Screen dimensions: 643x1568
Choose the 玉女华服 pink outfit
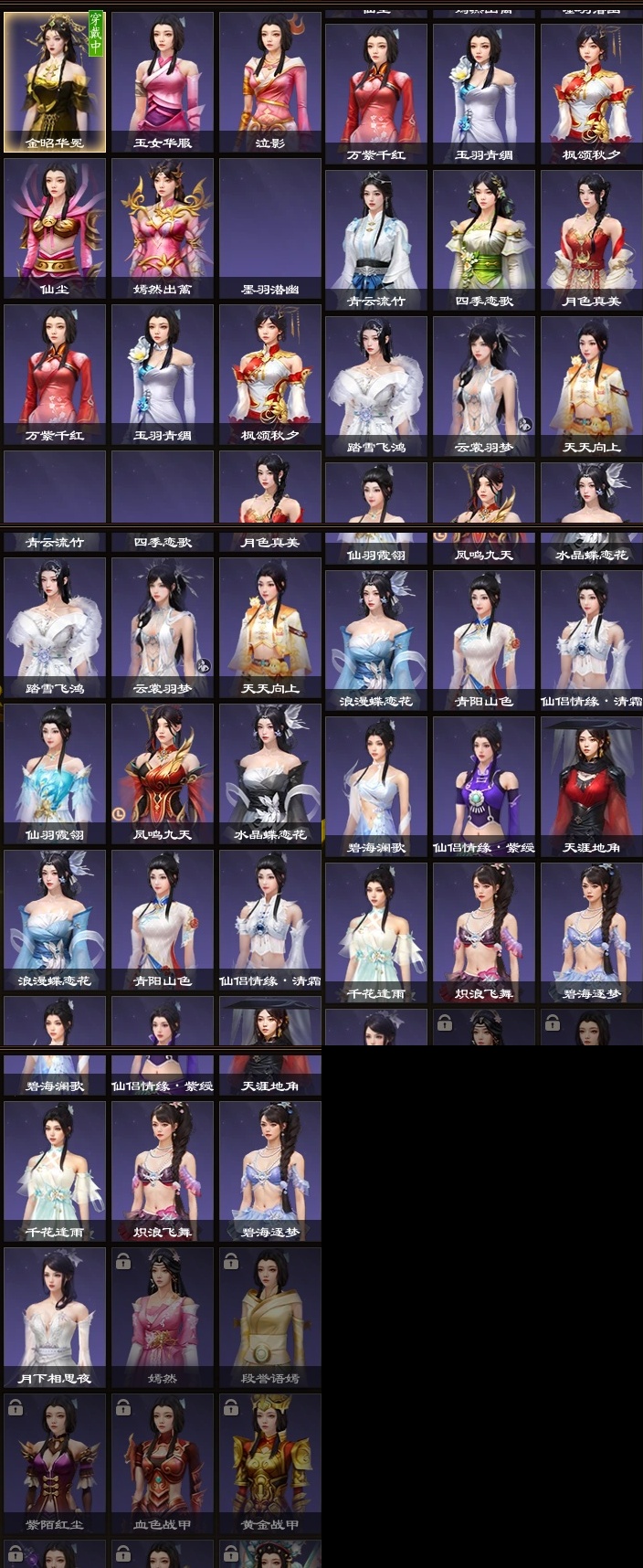click(163, 81)
